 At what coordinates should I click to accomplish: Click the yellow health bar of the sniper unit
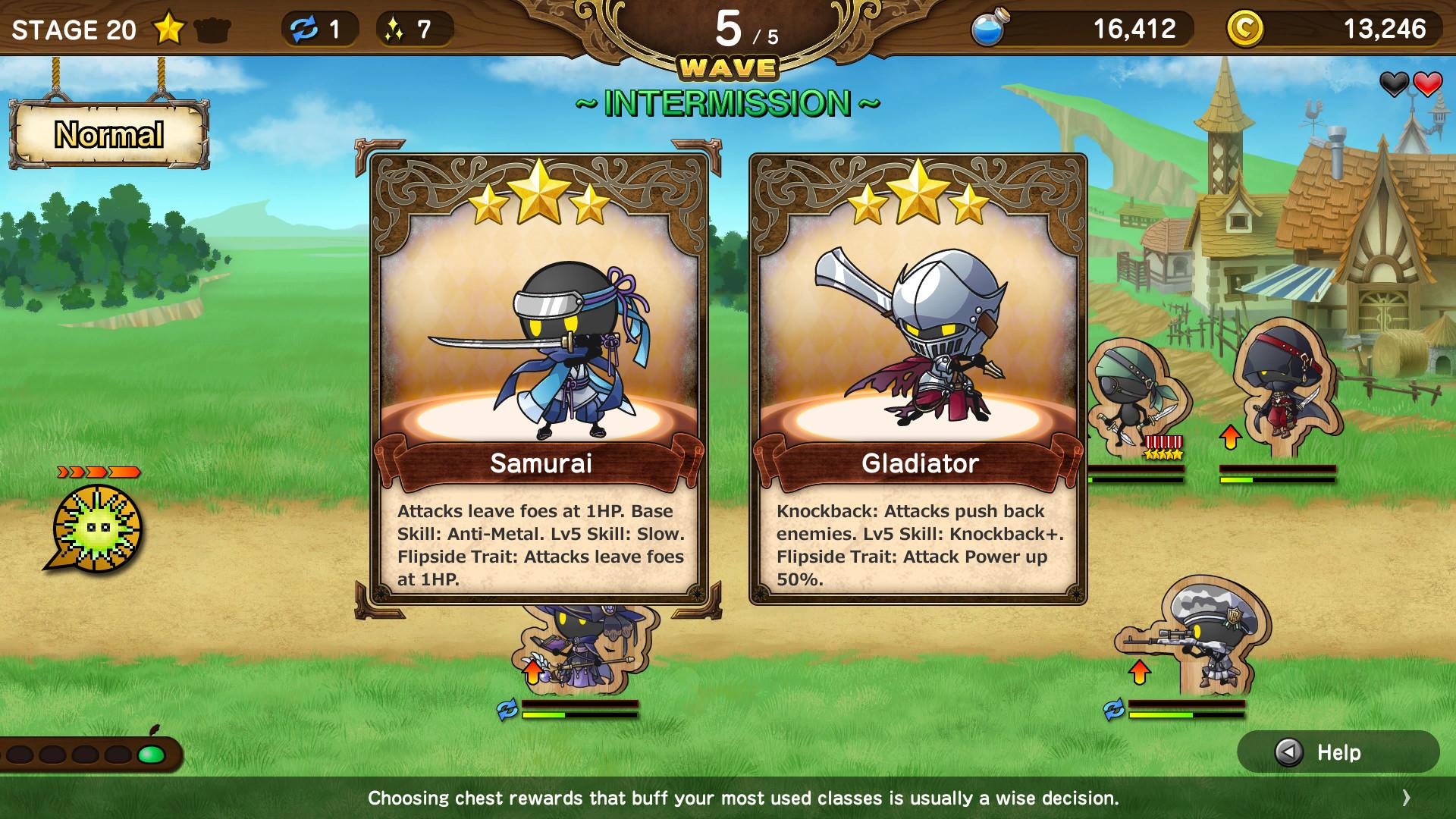[1160, 716]
